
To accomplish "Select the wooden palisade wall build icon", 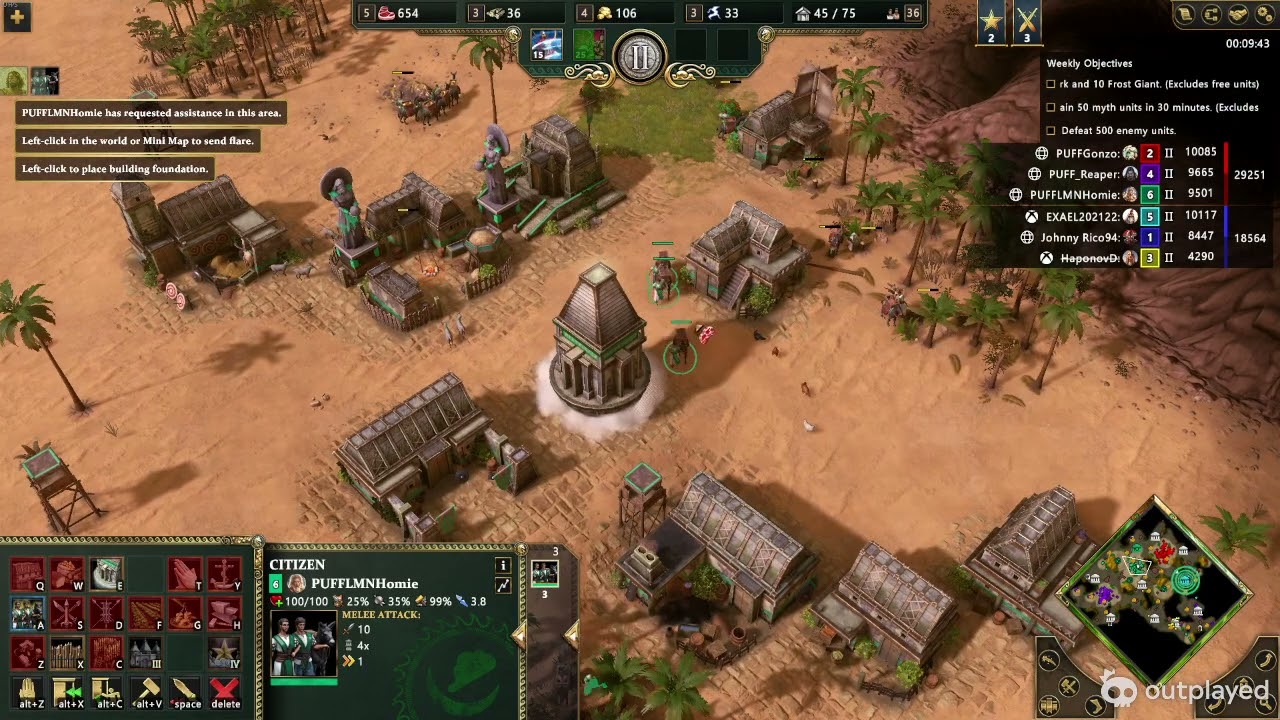I will [67, 652].
